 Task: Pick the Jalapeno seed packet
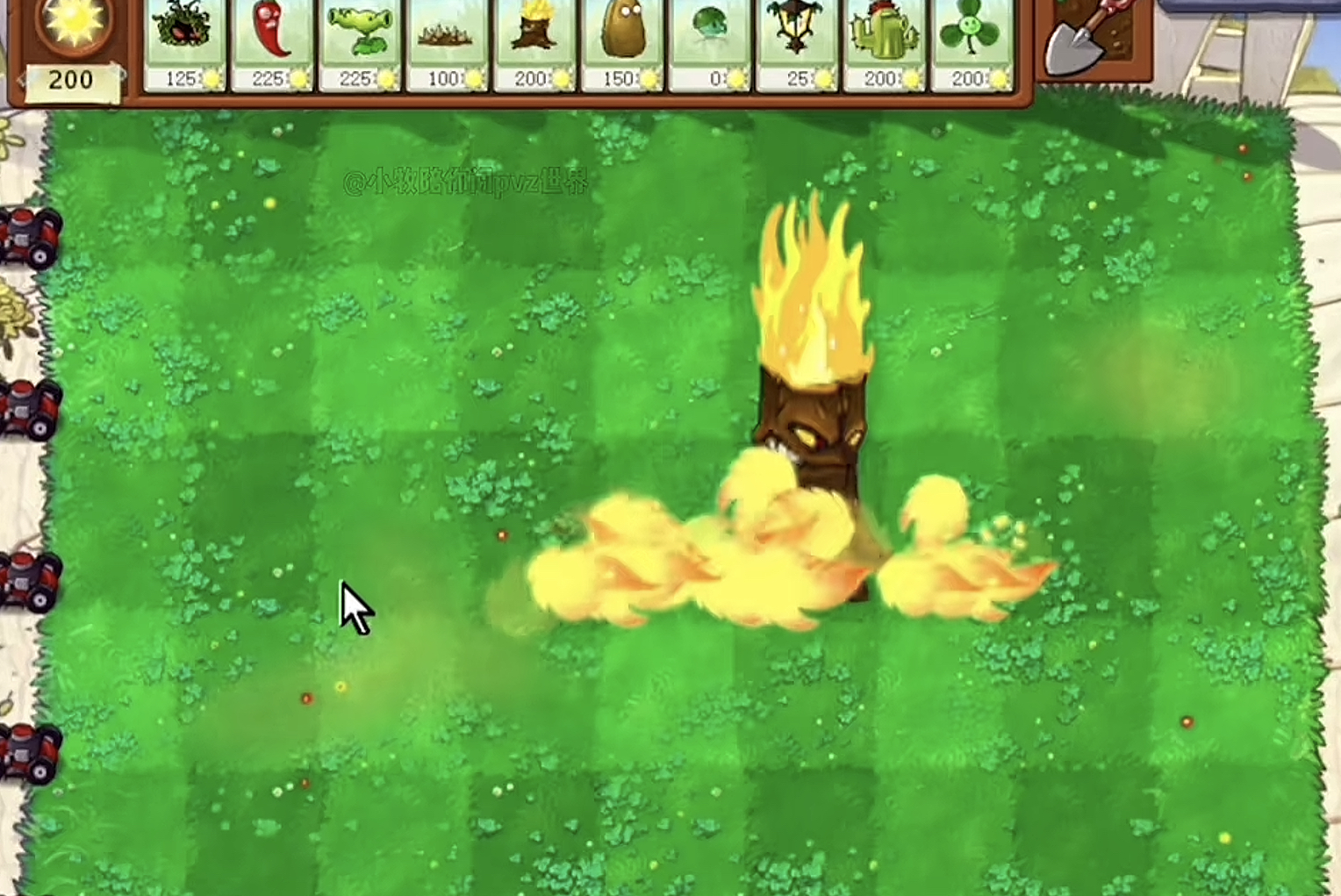pyautogui.click(x=272, y=42)
